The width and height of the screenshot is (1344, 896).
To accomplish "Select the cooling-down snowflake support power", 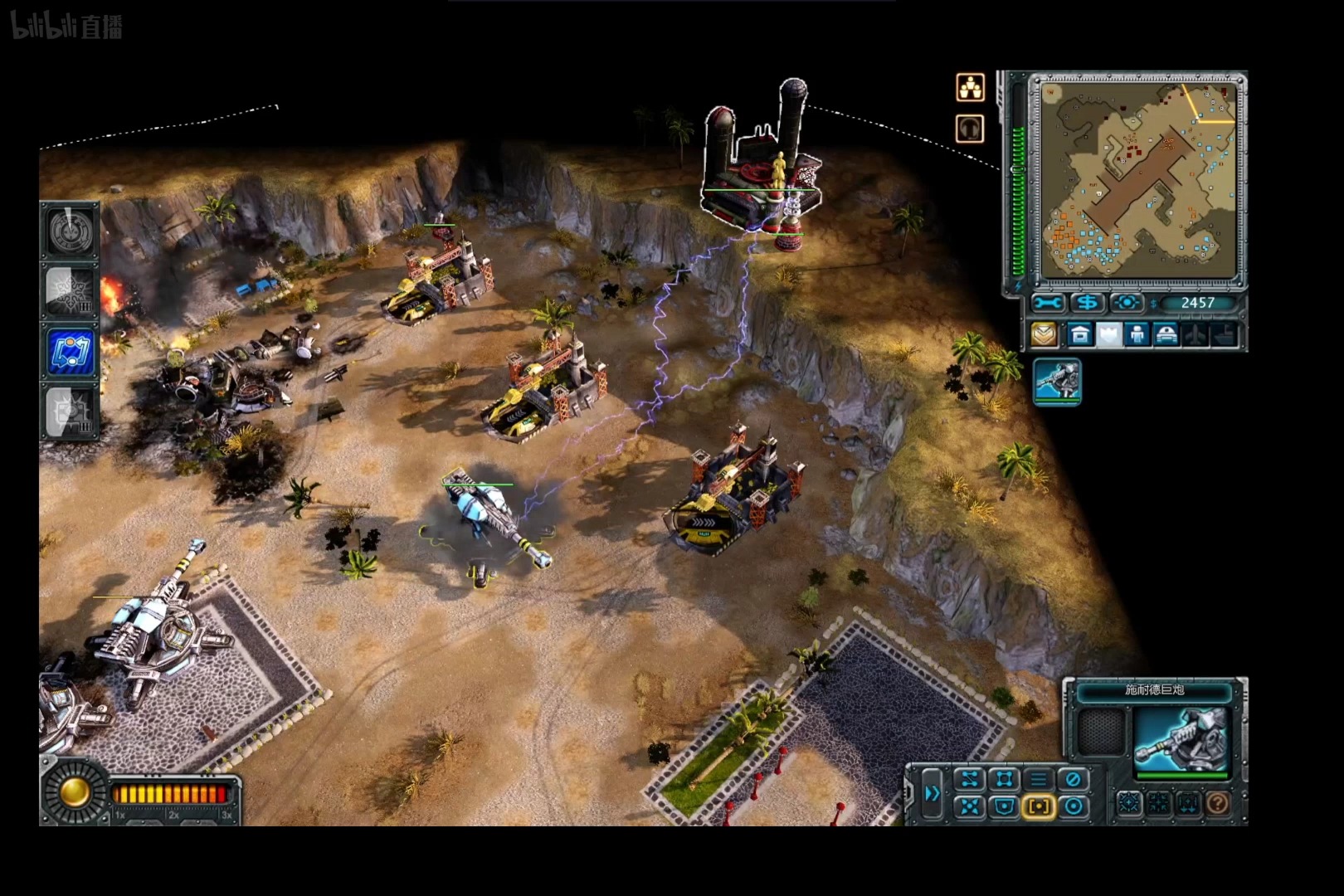I will 71,291.
